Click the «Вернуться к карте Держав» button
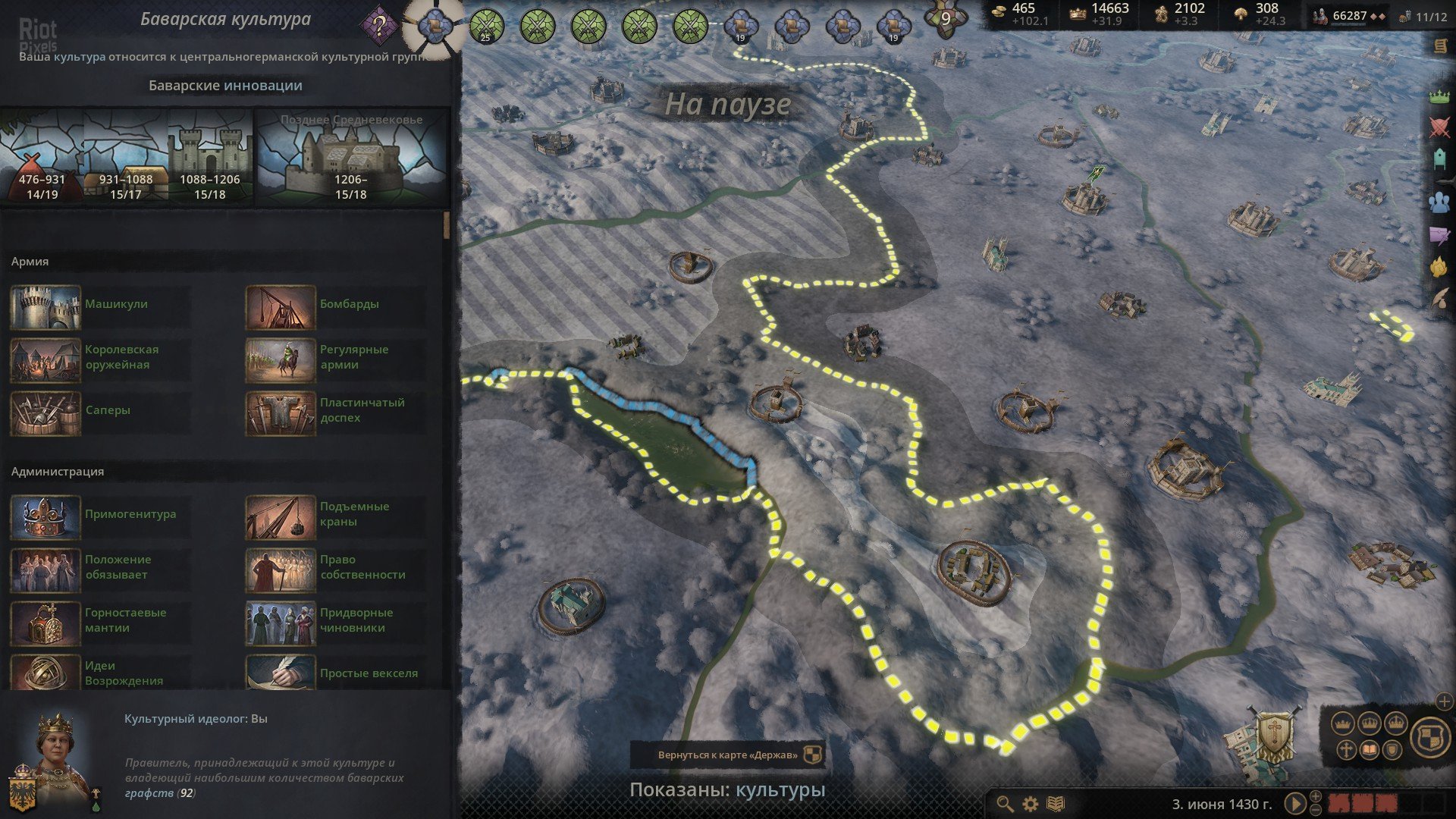 tap(730, 753)
